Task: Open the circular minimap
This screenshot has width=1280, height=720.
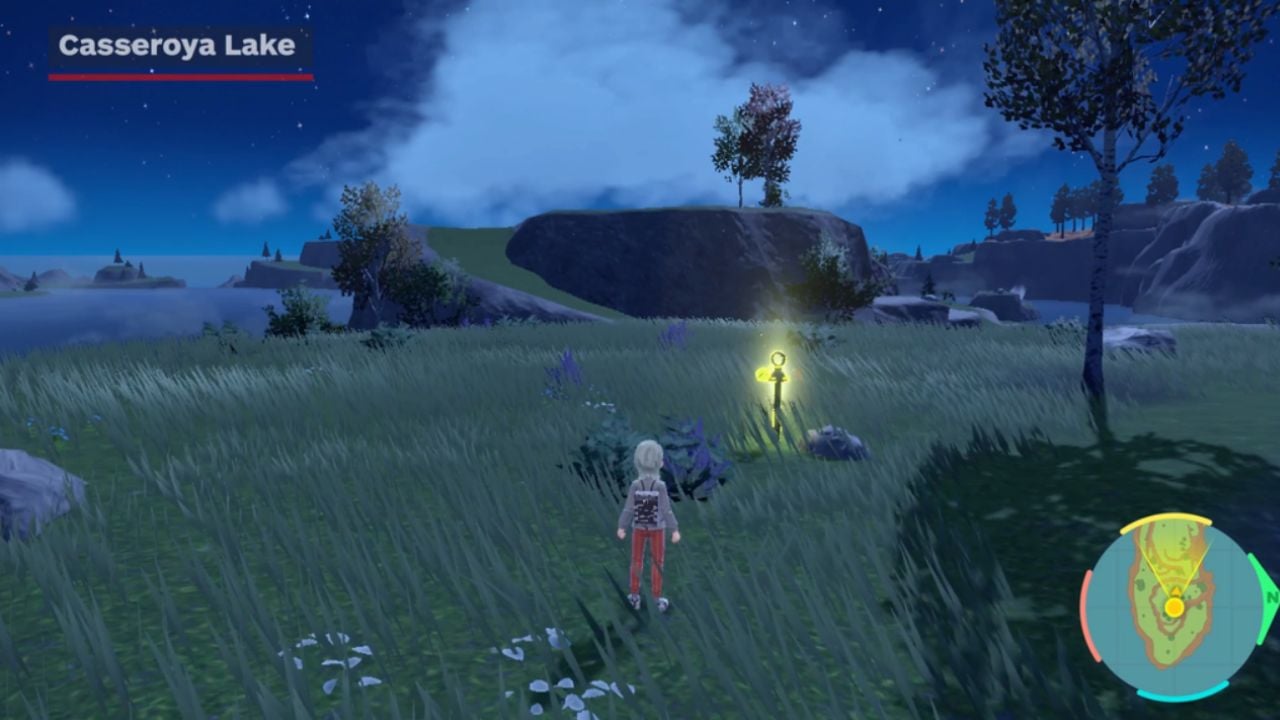Action: (1173, 606)
